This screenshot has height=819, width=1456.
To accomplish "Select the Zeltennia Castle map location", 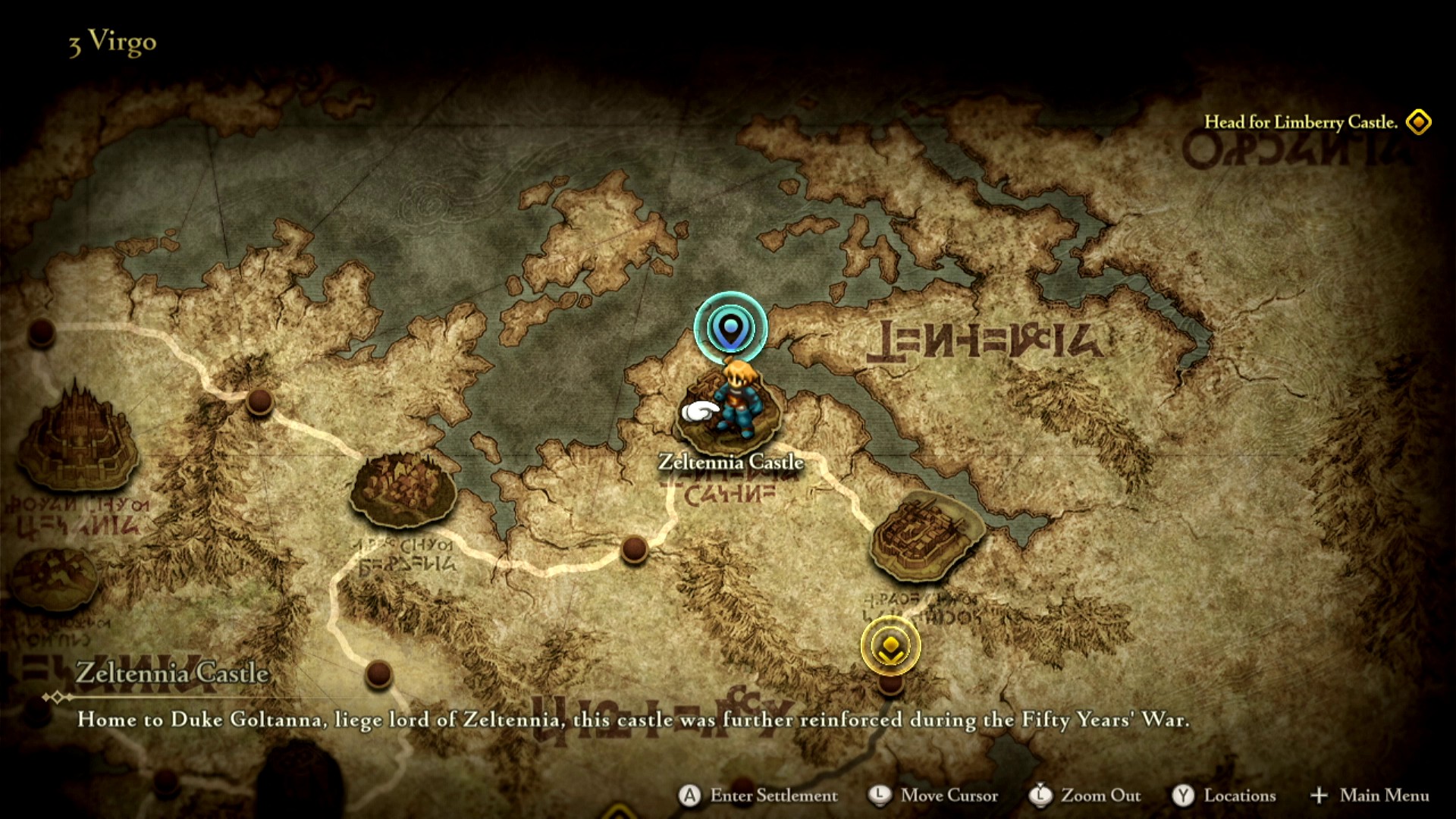I will pos(730,413).
